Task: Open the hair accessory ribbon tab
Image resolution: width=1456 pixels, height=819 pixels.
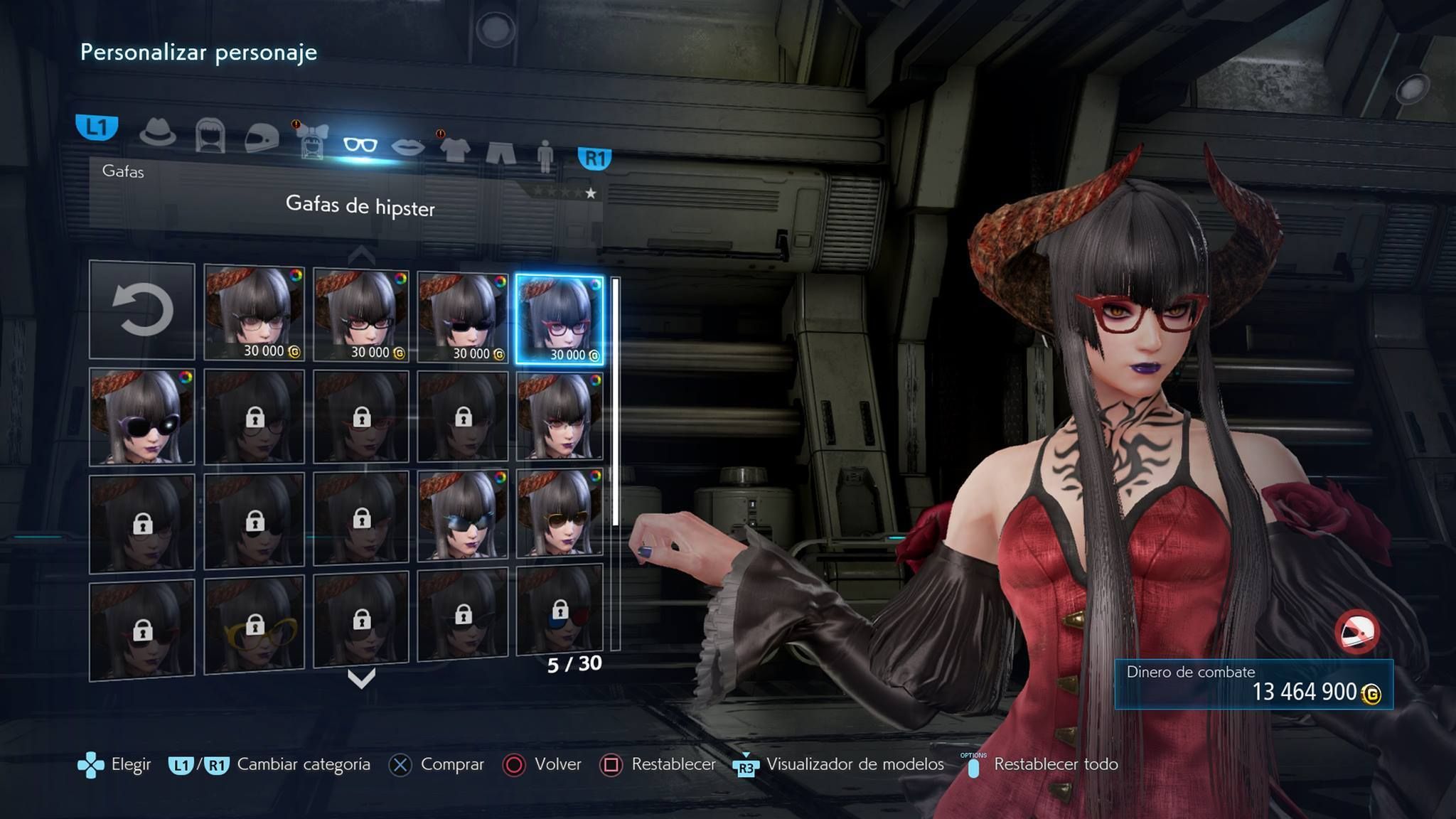Action: (x=311, y=141)
